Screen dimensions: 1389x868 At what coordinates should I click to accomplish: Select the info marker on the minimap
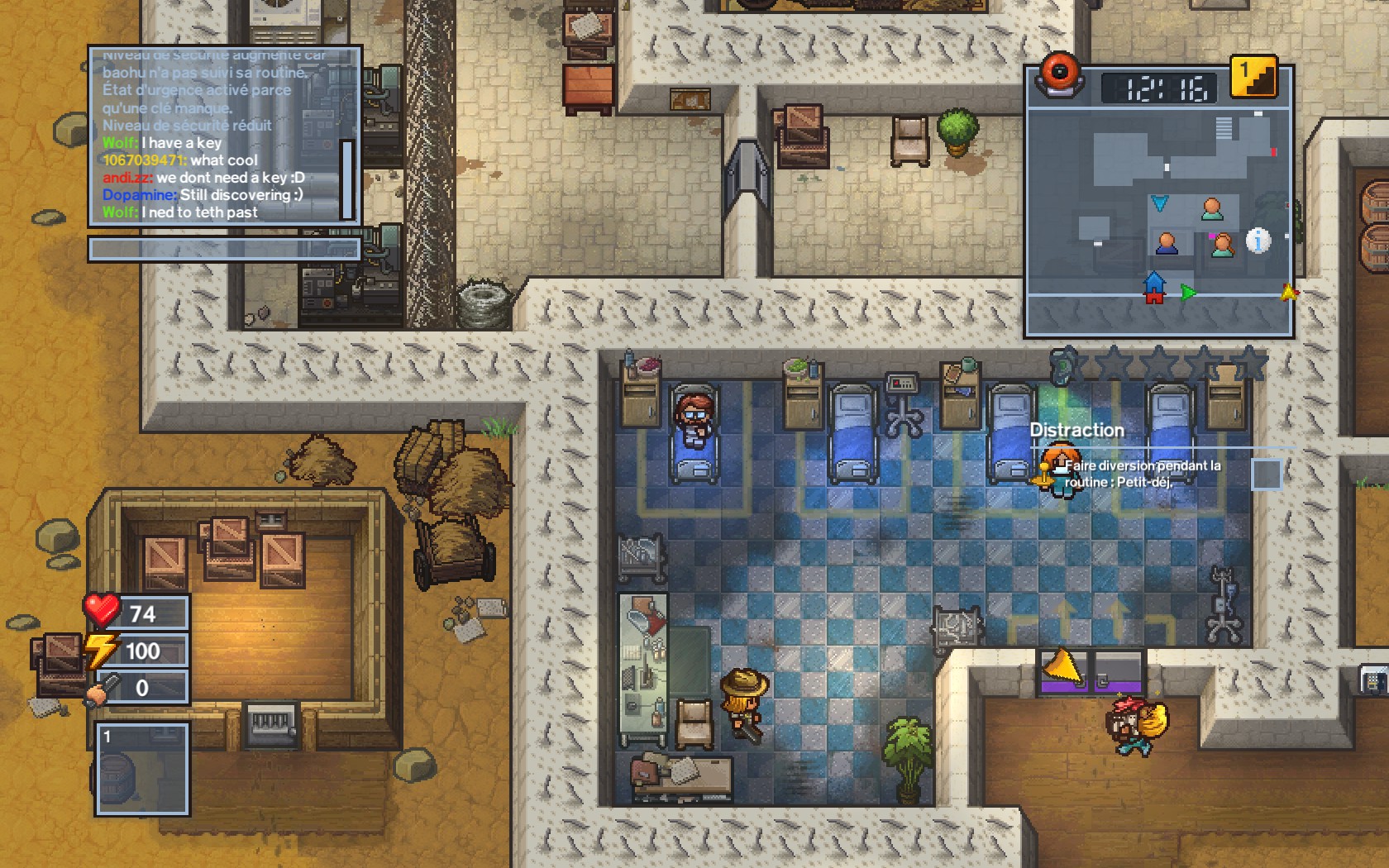tap(1258, 241)
